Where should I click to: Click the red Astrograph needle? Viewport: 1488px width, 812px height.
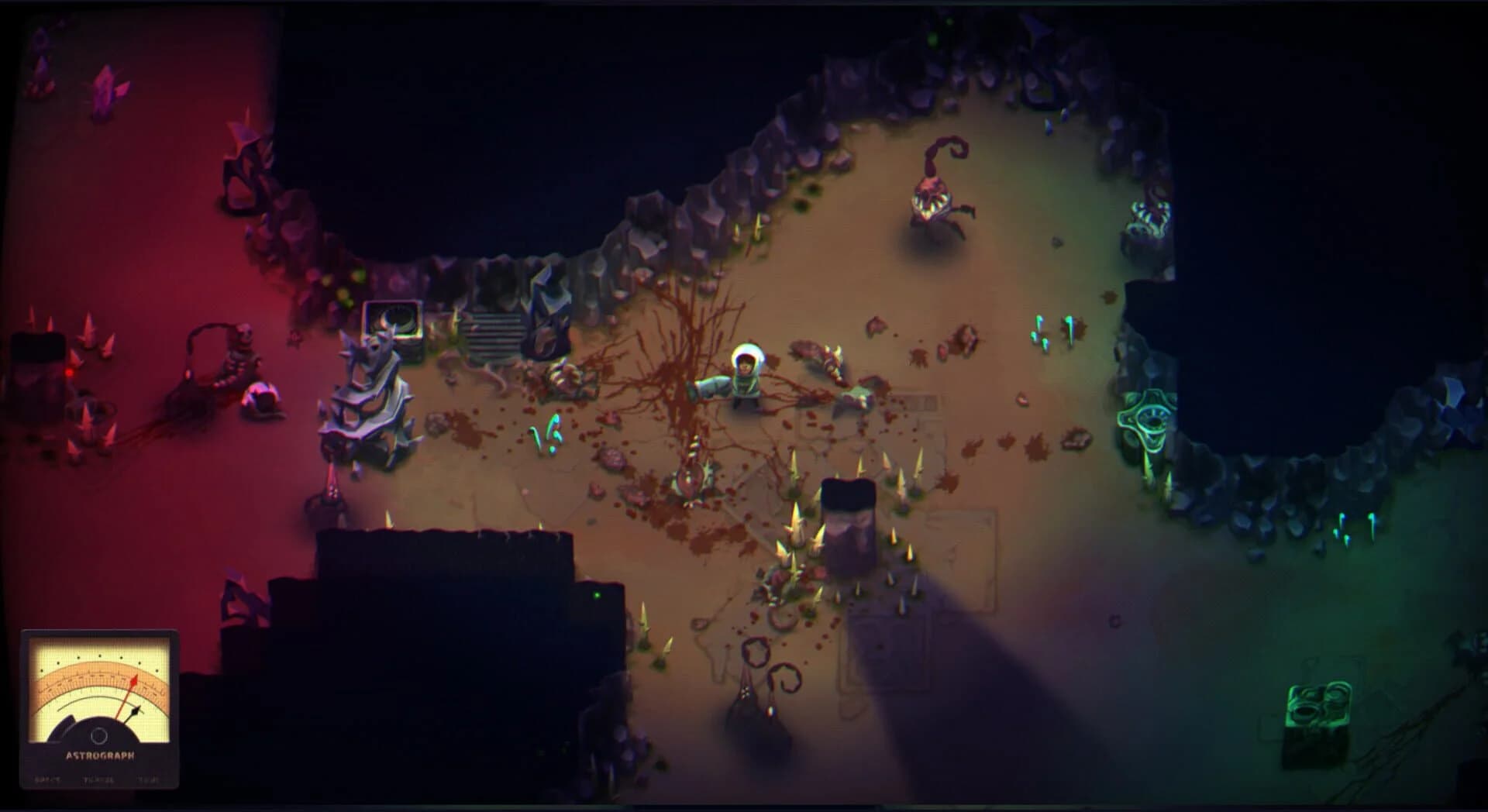point(135,680)
